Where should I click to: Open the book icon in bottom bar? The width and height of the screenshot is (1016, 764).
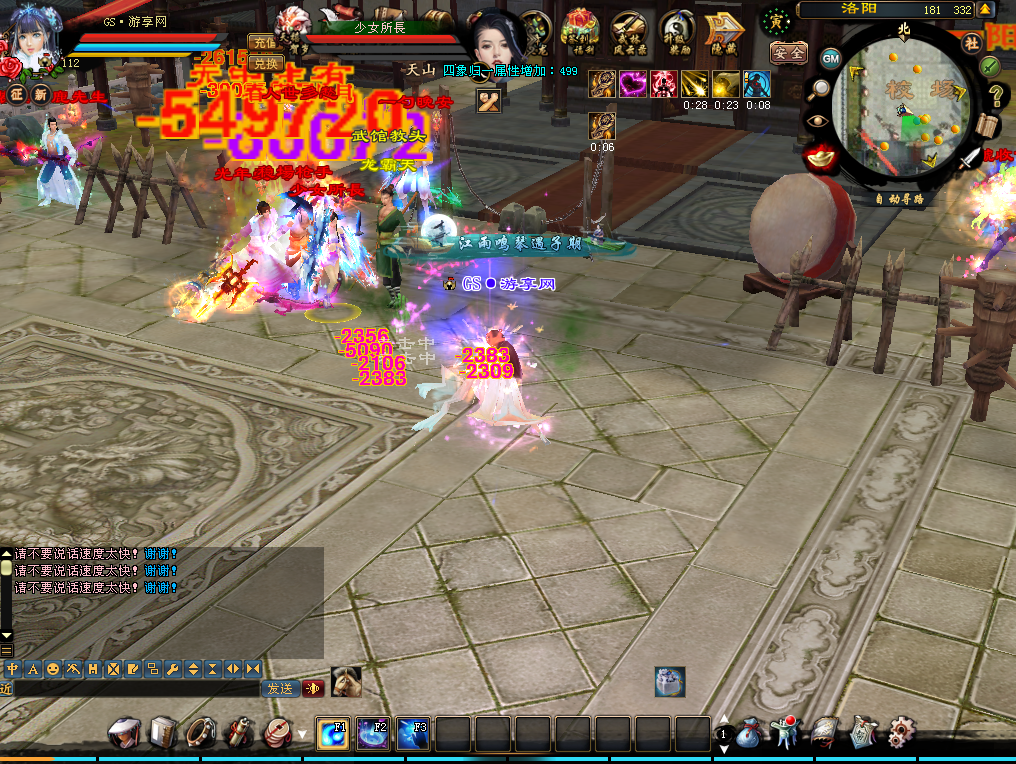162,733
